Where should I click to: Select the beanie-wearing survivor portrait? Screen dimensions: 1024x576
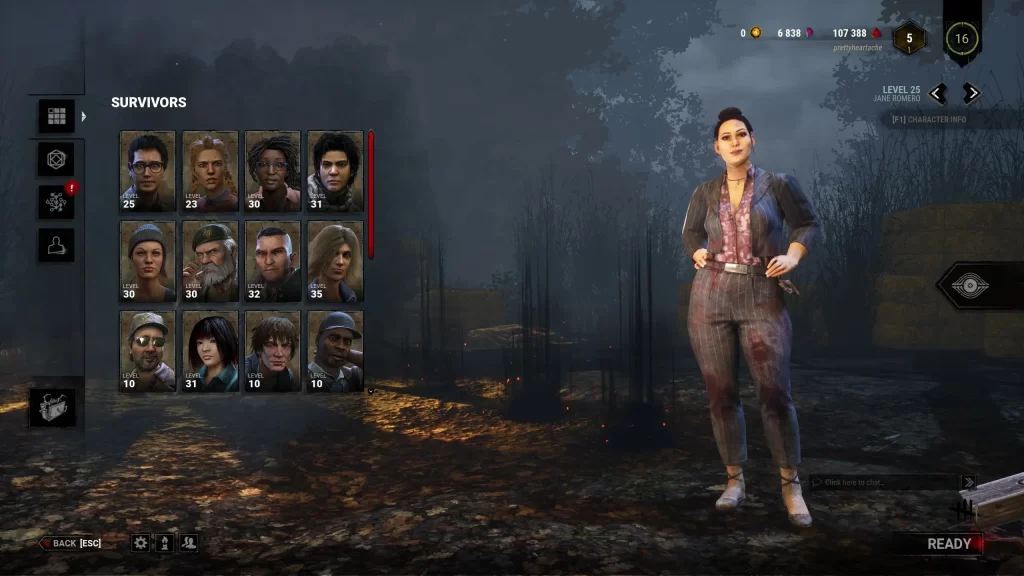pos(147,261)
